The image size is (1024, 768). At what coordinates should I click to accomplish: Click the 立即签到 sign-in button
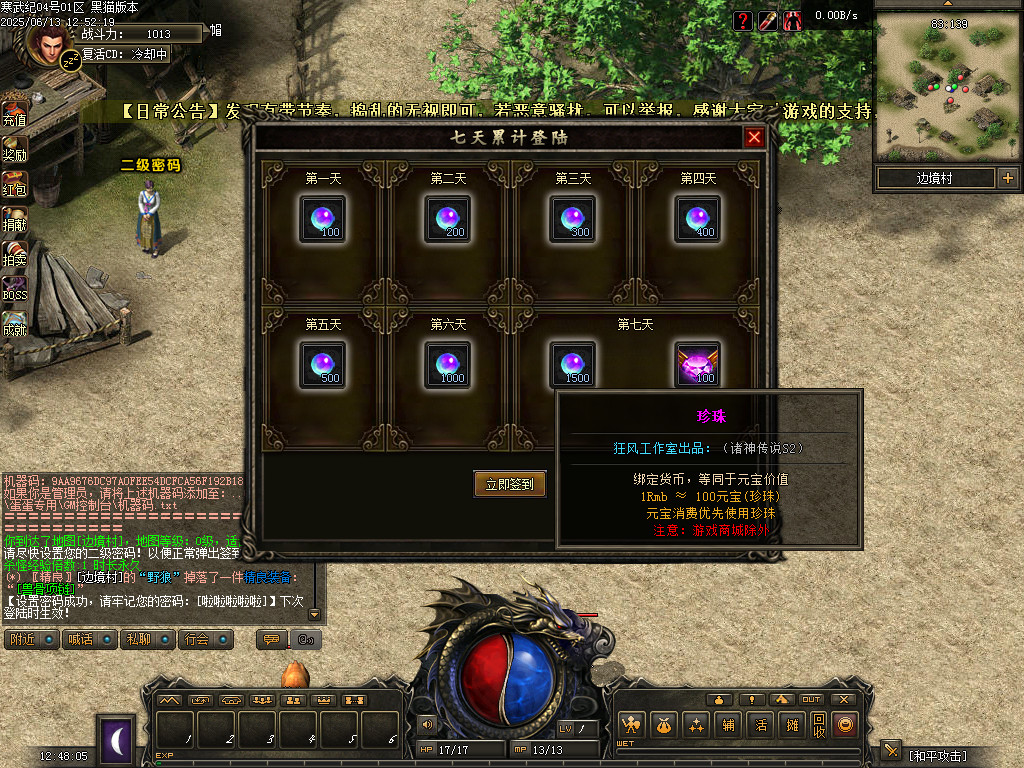tap(510, 484)
